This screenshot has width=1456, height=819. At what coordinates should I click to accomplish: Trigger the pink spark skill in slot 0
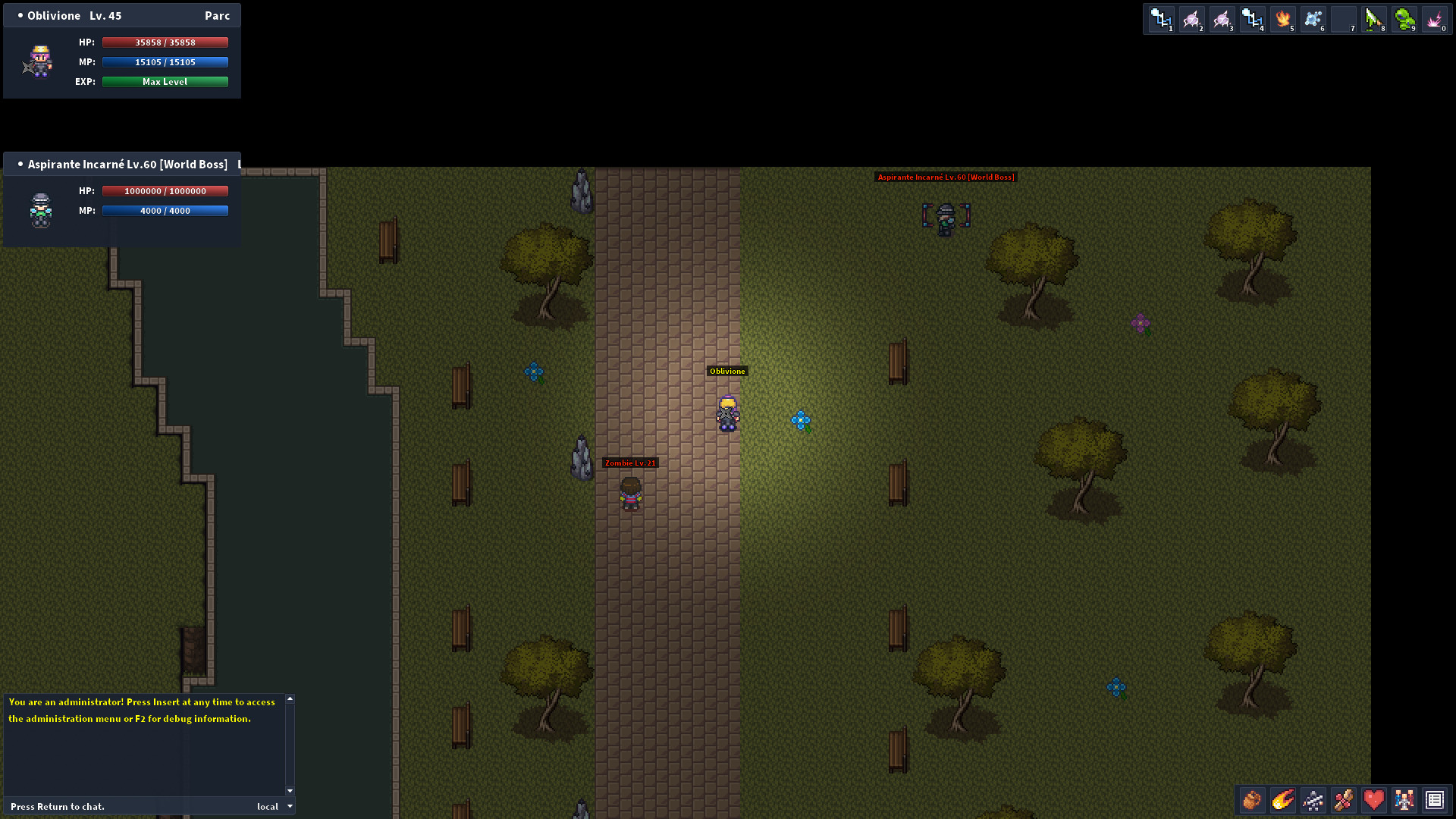[1434, 19]
